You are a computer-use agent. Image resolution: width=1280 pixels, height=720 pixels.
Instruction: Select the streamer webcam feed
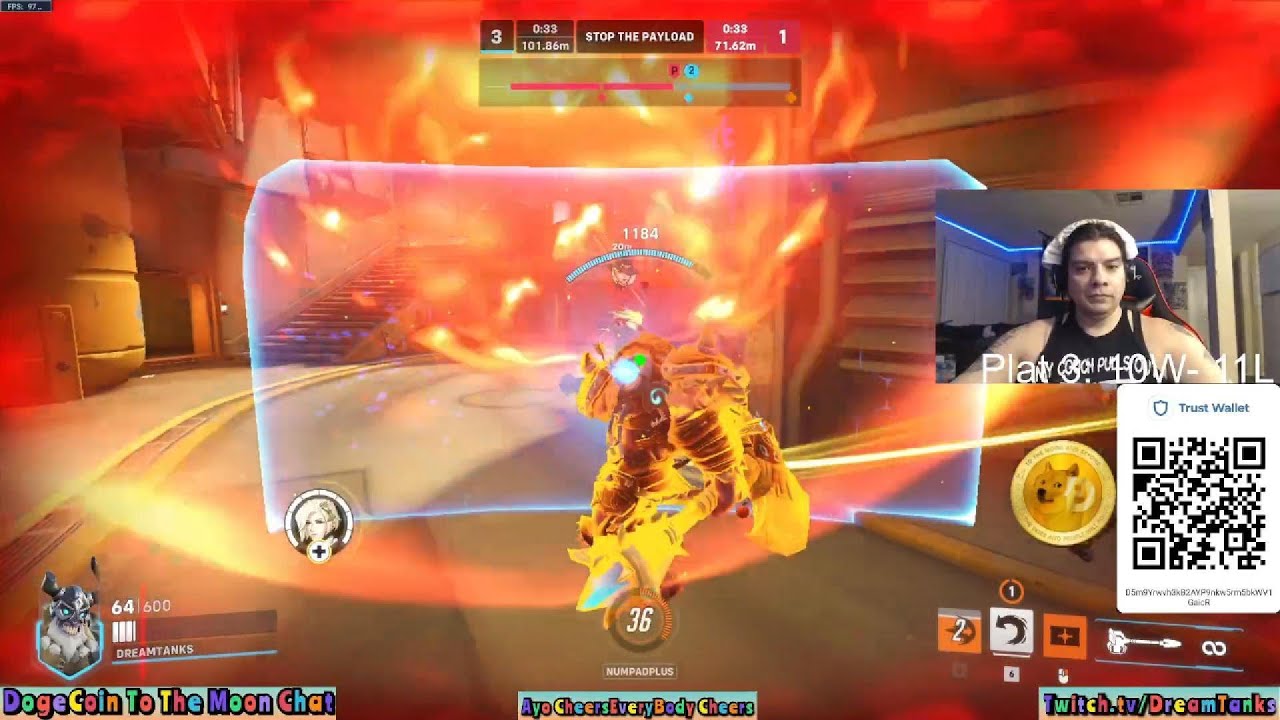tap(1106, 286)
